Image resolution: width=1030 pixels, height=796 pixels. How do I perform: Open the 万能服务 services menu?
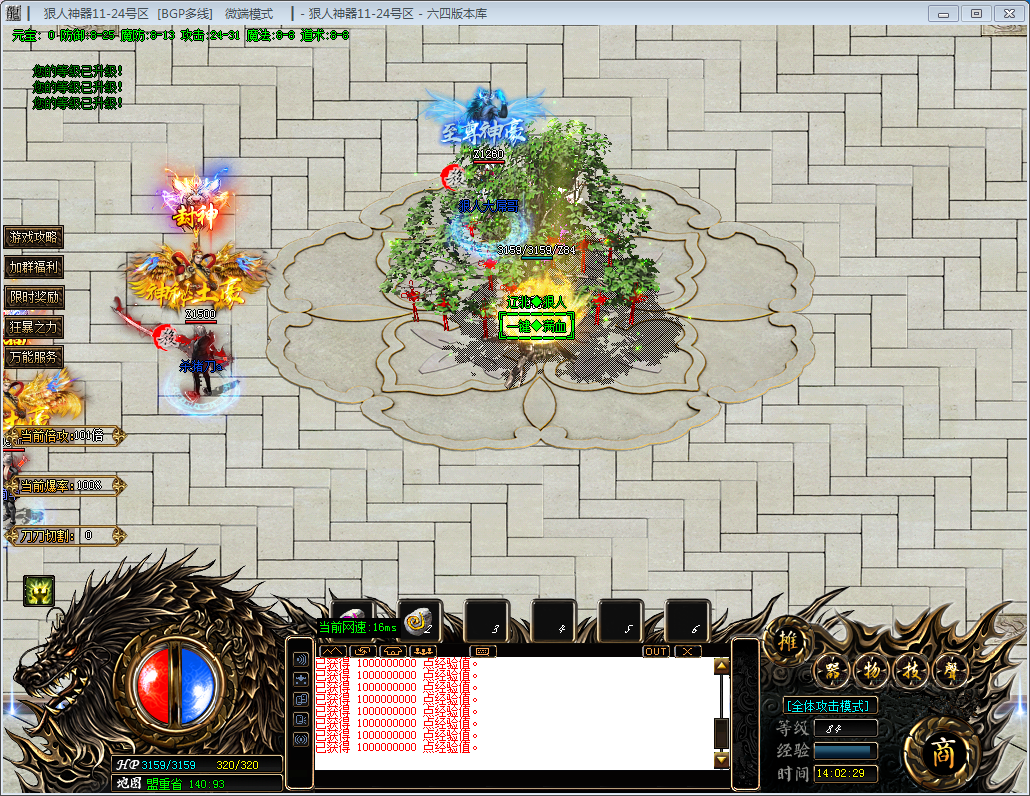coord(34,356)
